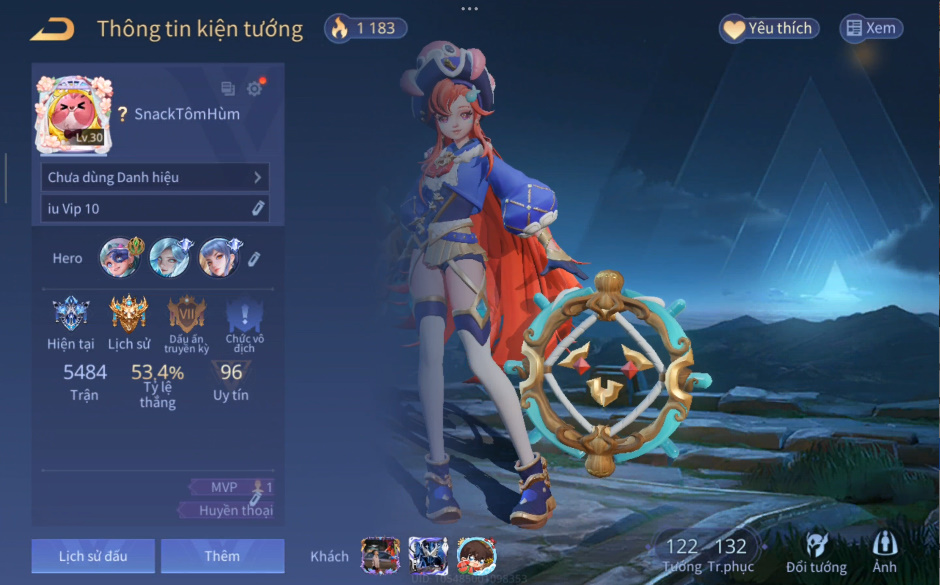940x585 pixels.
Task: Select the cartoon boy visitor avatar
Action: [x=476, y=555]
